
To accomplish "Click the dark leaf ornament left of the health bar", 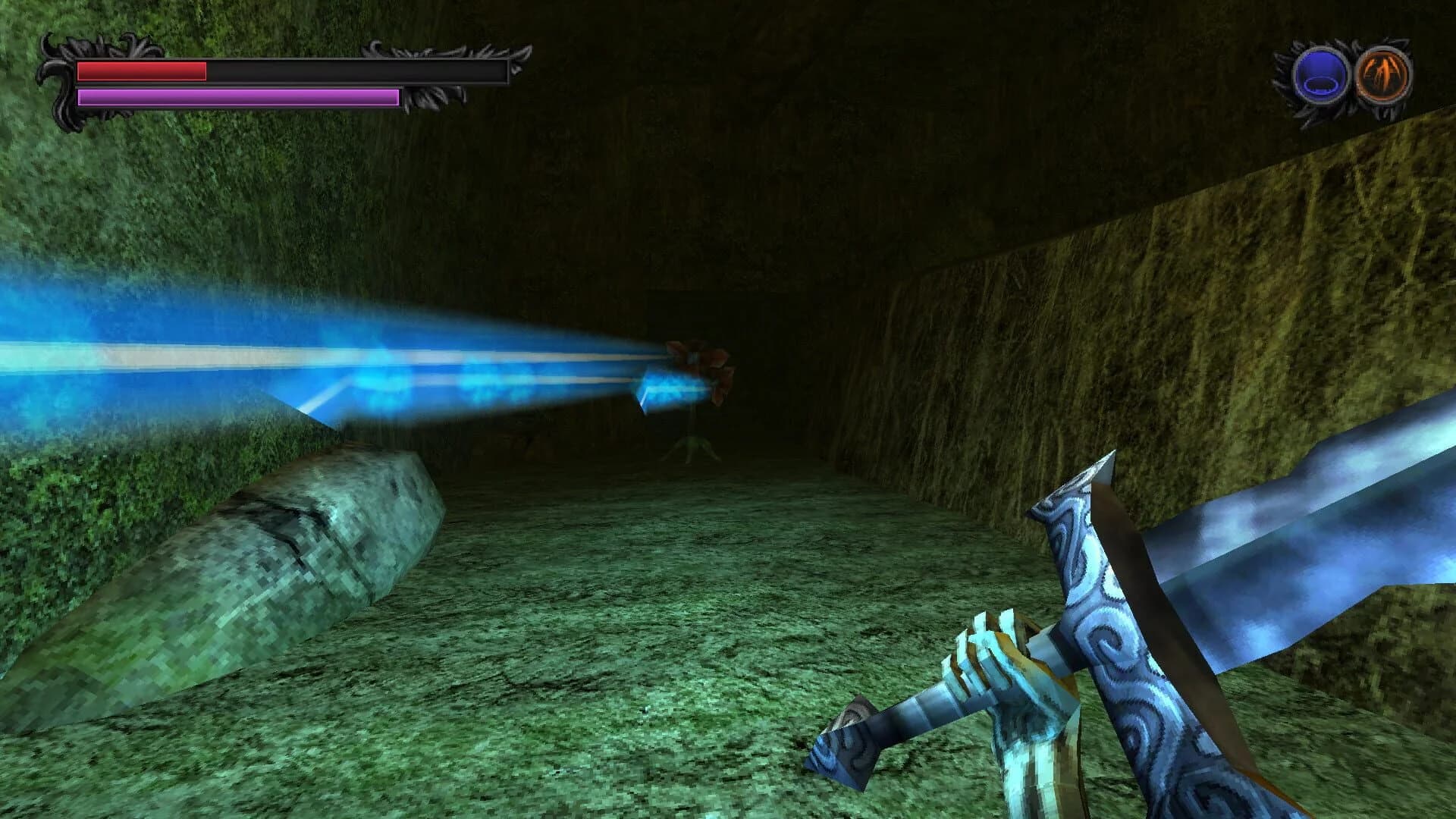I will pyautogui.click(x=61, y=76).
